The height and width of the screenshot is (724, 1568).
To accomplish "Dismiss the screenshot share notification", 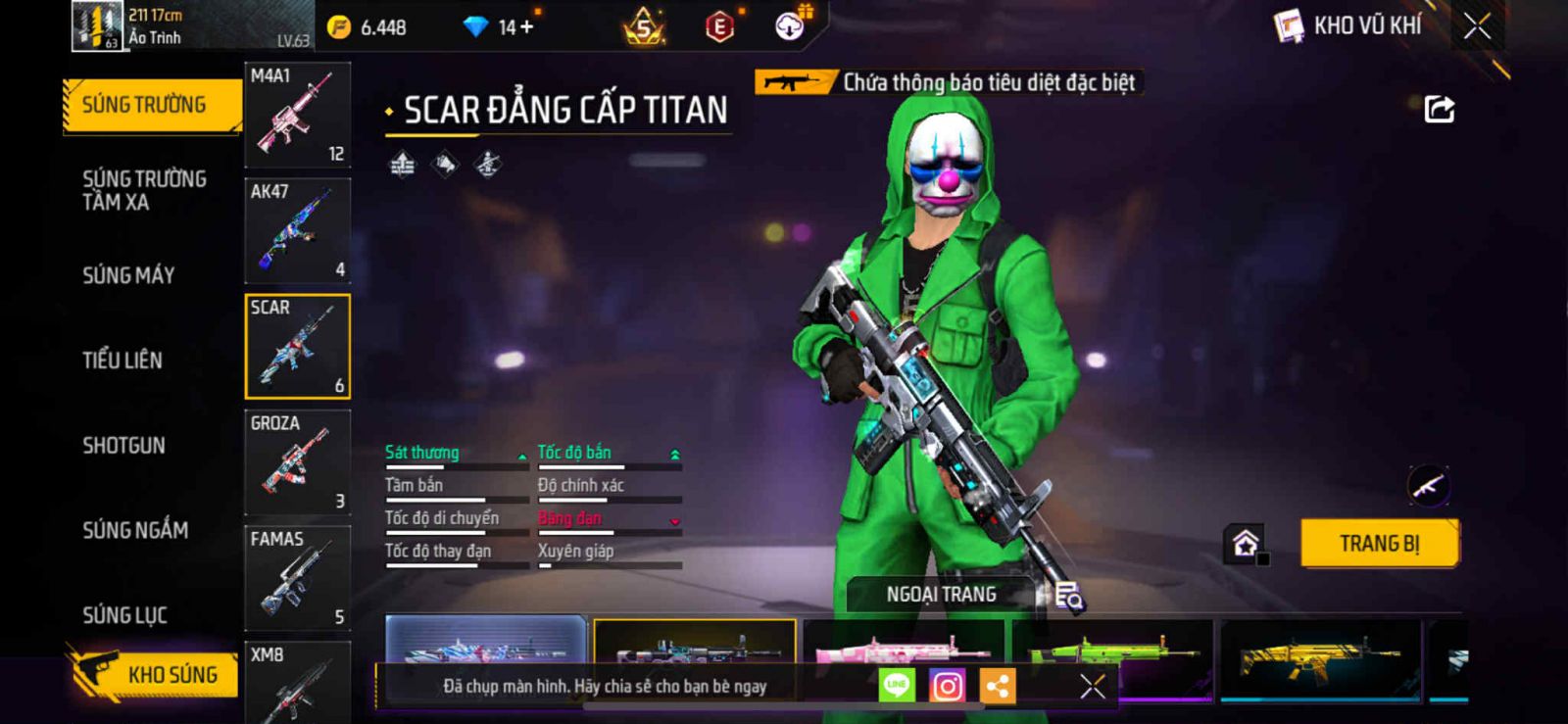I will click(x=1092, y=686).
